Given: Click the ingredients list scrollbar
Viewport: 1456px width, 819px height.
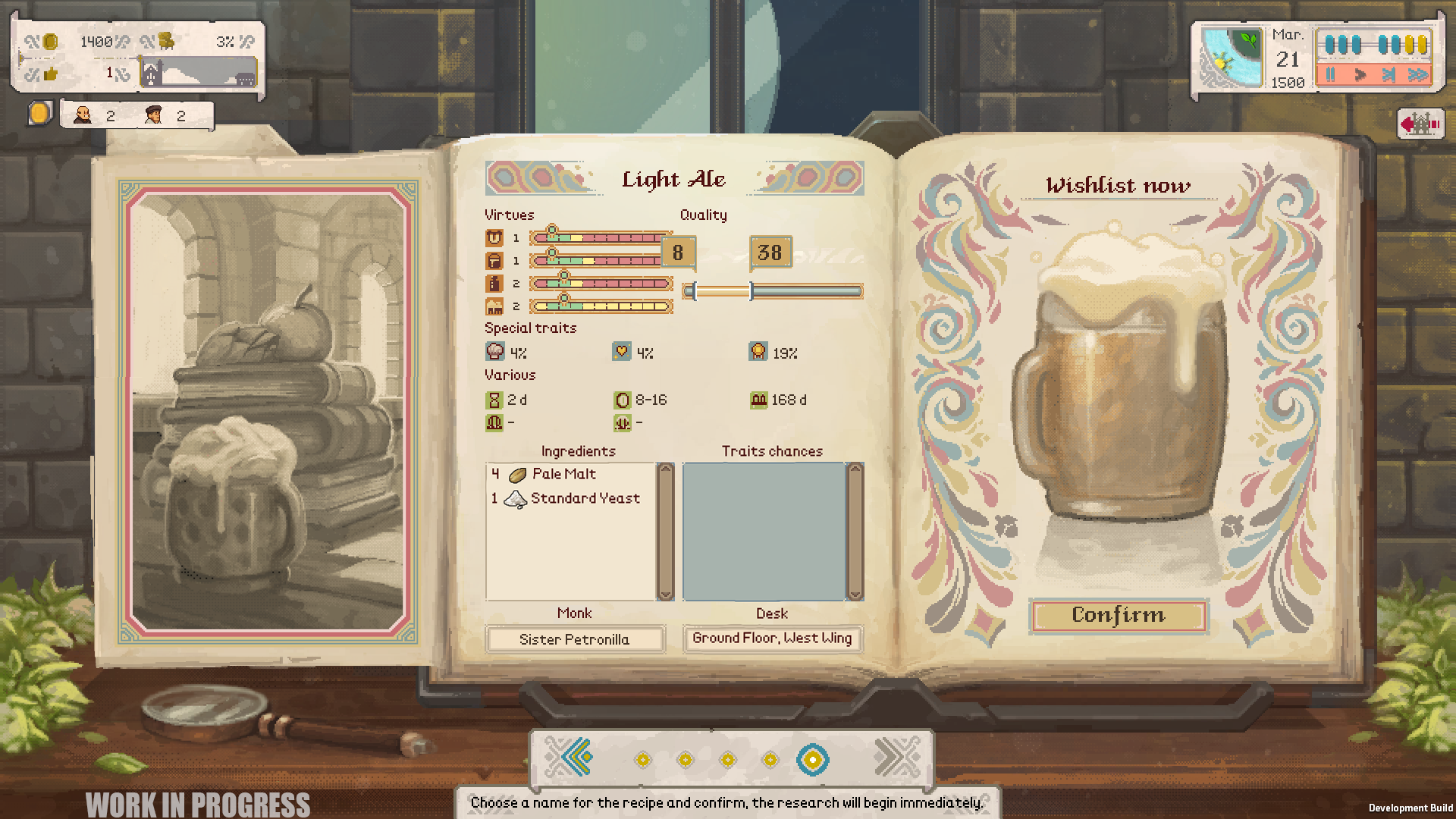Looking at the screenshot, I should (x=665, y=531).
